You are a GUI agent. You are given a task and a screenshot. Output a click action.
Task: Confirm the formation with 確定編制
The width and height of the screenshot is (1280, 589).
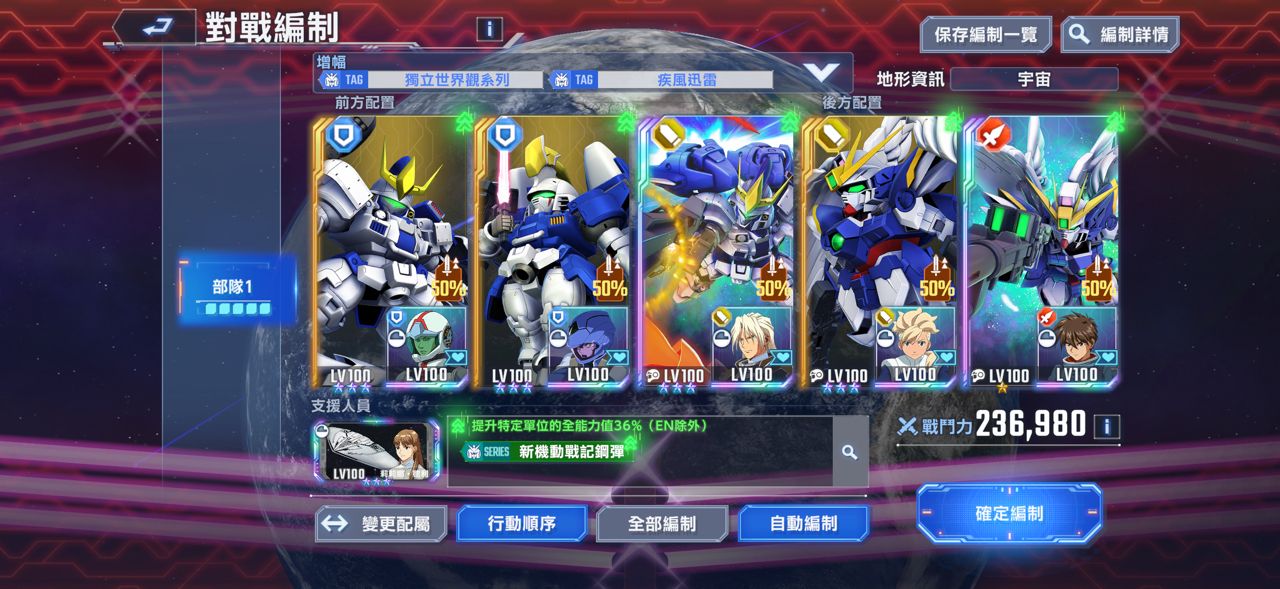point(1009,513)
